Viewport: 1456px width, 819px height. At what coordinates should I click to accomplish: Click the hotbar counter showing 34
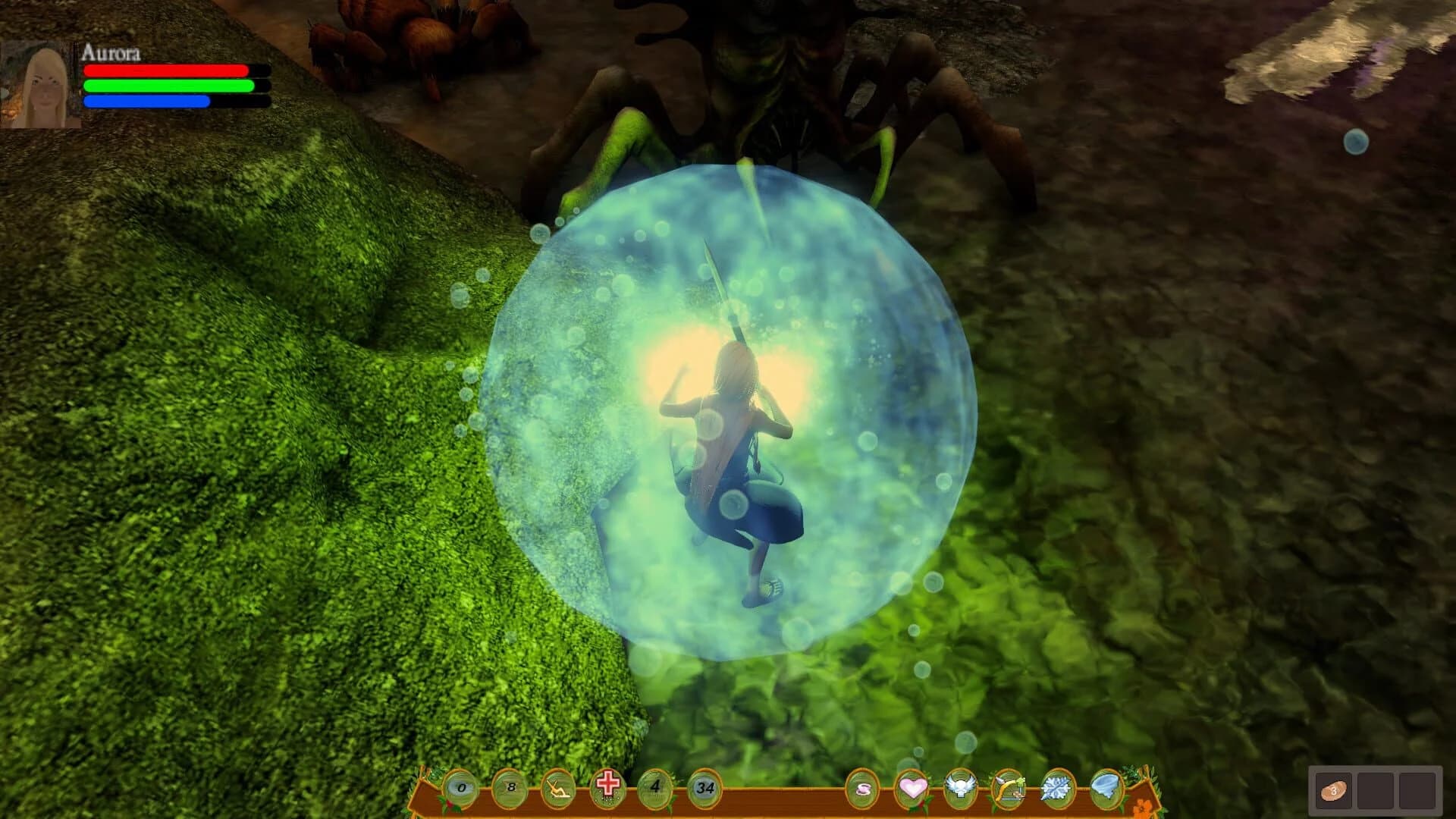704,787
